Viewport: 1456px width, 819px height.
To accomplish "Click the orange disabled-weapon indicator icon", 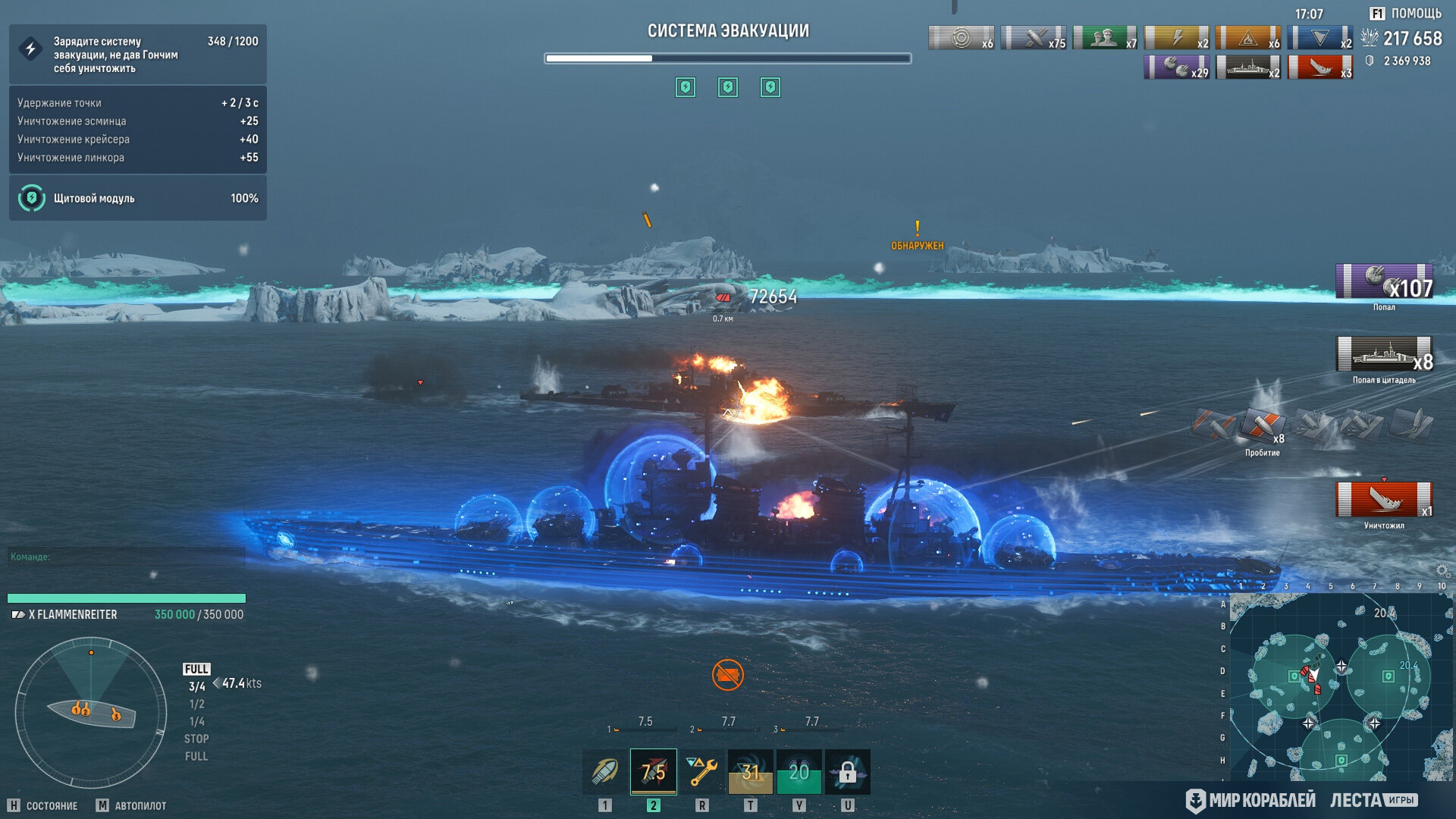I will point(727,674).
